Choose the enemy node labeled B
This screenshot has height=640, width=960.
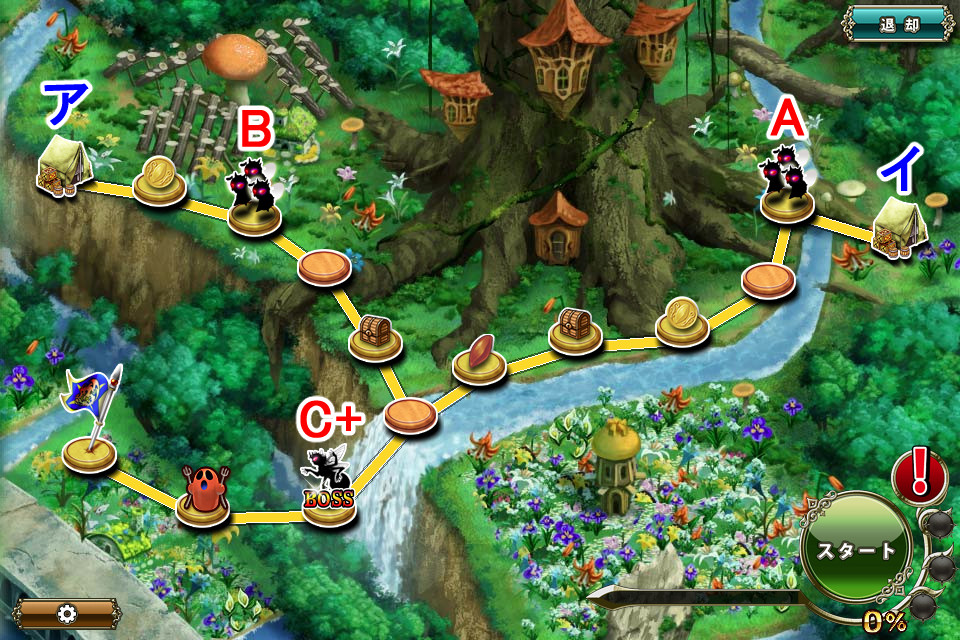pos(254,195)
